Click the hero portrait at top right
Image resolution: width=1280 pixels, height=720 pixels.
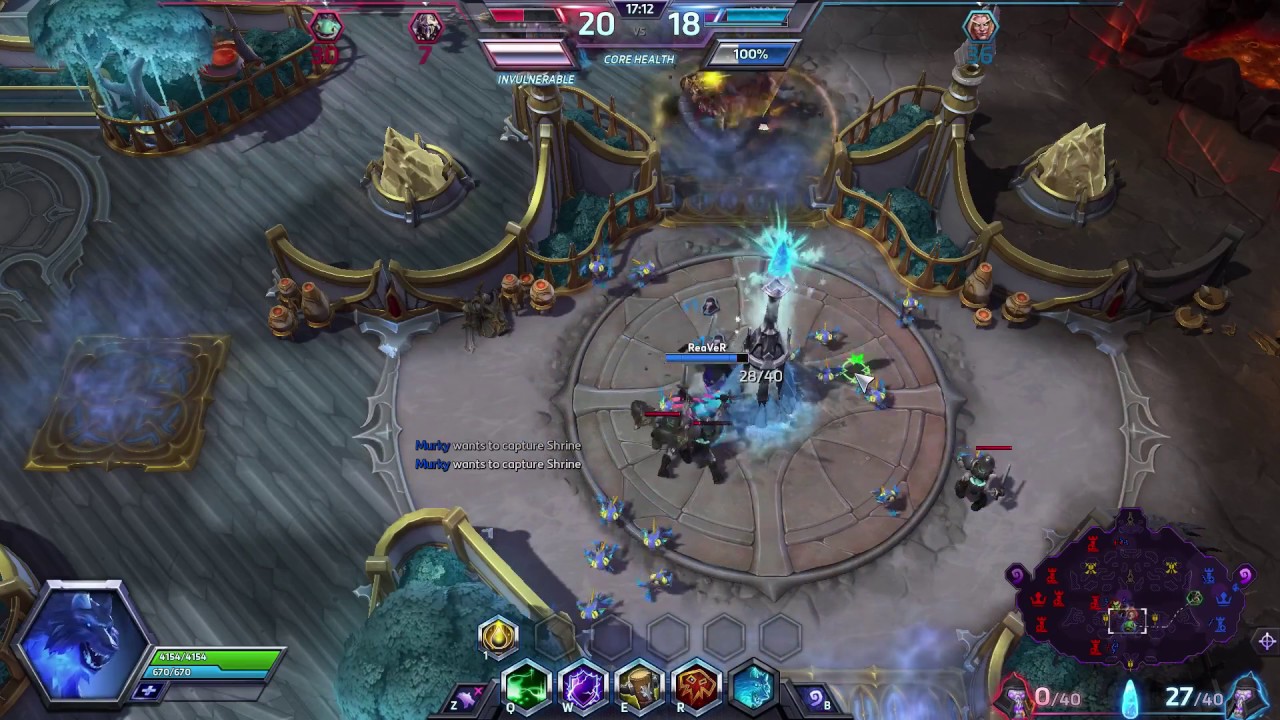pos(981,24)
